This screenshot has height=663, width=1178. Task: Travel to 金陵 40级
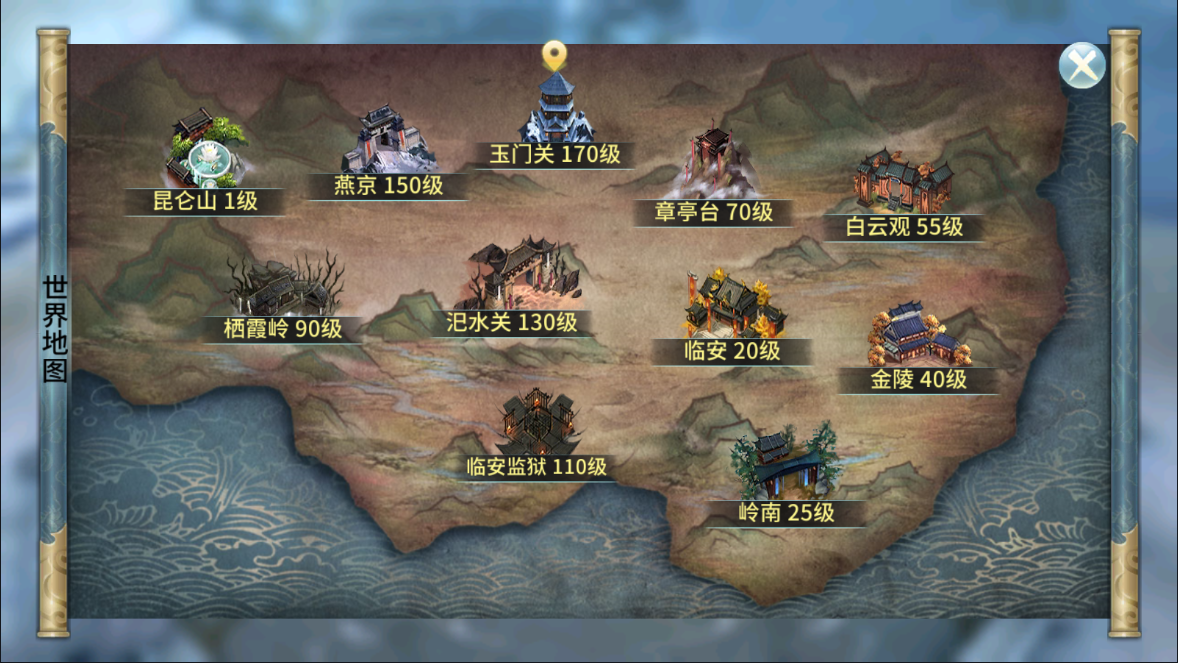click(917, 340)
